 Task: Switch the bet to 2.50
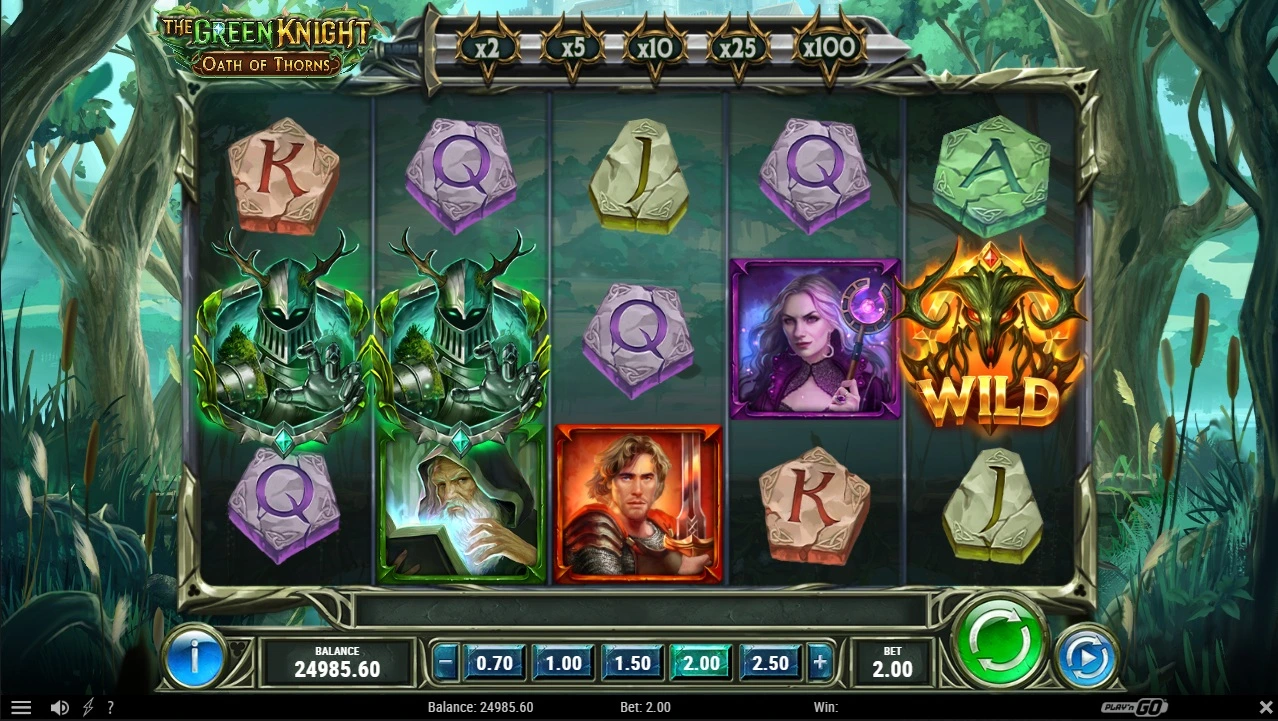(770, 662)
